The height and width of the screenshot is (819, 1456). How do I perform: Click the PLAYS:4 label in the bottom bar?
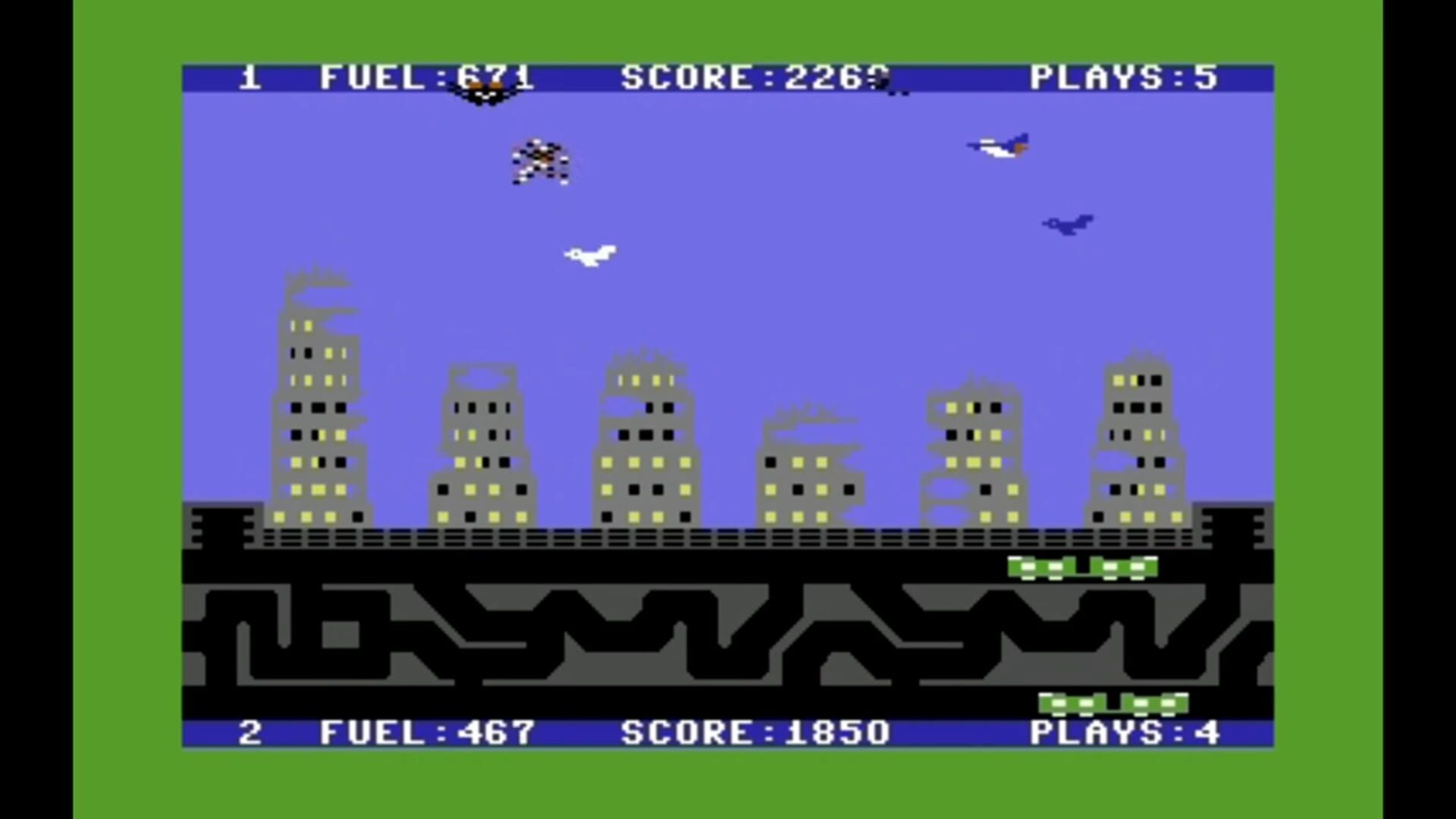(x=1121, y=730)
